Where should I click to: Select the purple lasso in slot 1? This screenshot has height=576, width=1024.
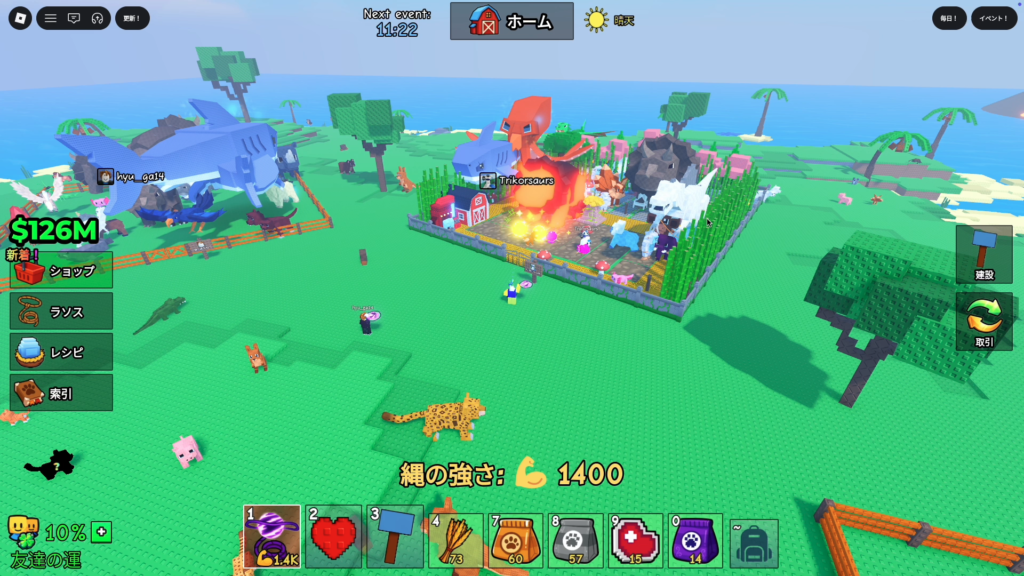[272, 537]
